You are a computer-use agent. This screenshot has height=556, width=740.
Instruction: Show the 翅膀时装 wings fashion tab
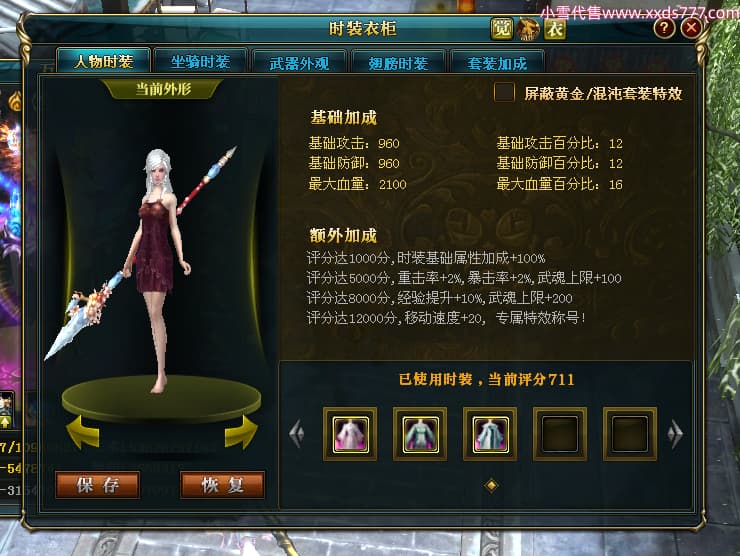pyautogui.click(x=397, y=62)
